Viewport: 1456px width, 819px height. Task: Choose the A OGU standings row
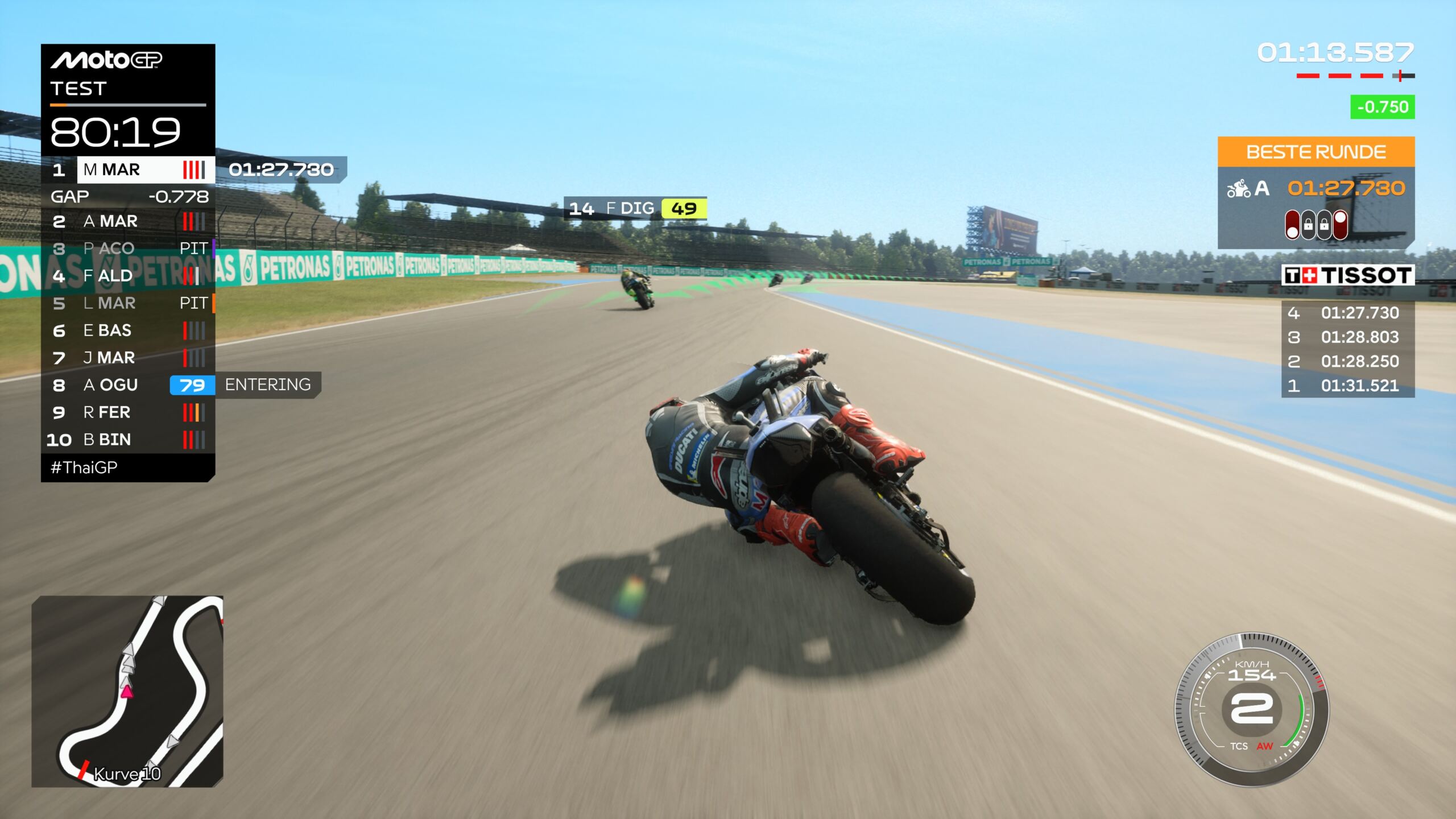128,385
